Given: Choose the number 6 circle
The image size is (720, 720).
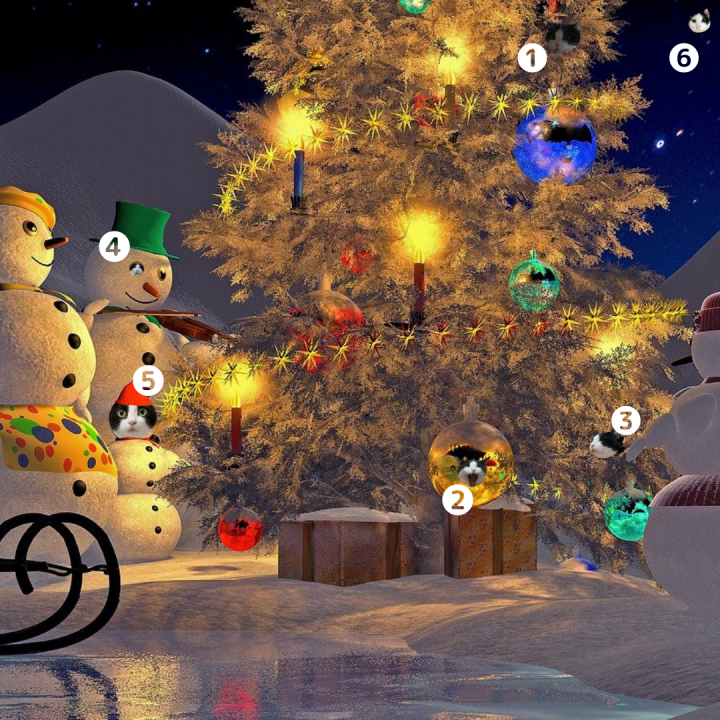Looking at the screenshot, I should (683, 58).
